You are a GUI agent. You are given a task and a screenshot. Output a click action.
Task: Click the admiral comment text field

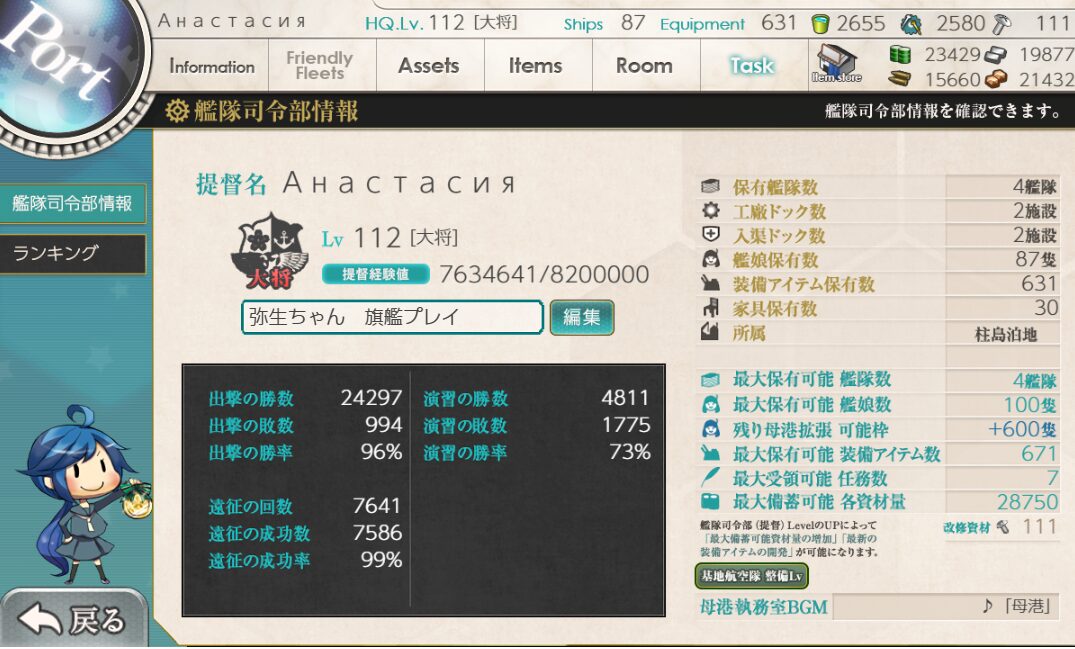point(392,318)
